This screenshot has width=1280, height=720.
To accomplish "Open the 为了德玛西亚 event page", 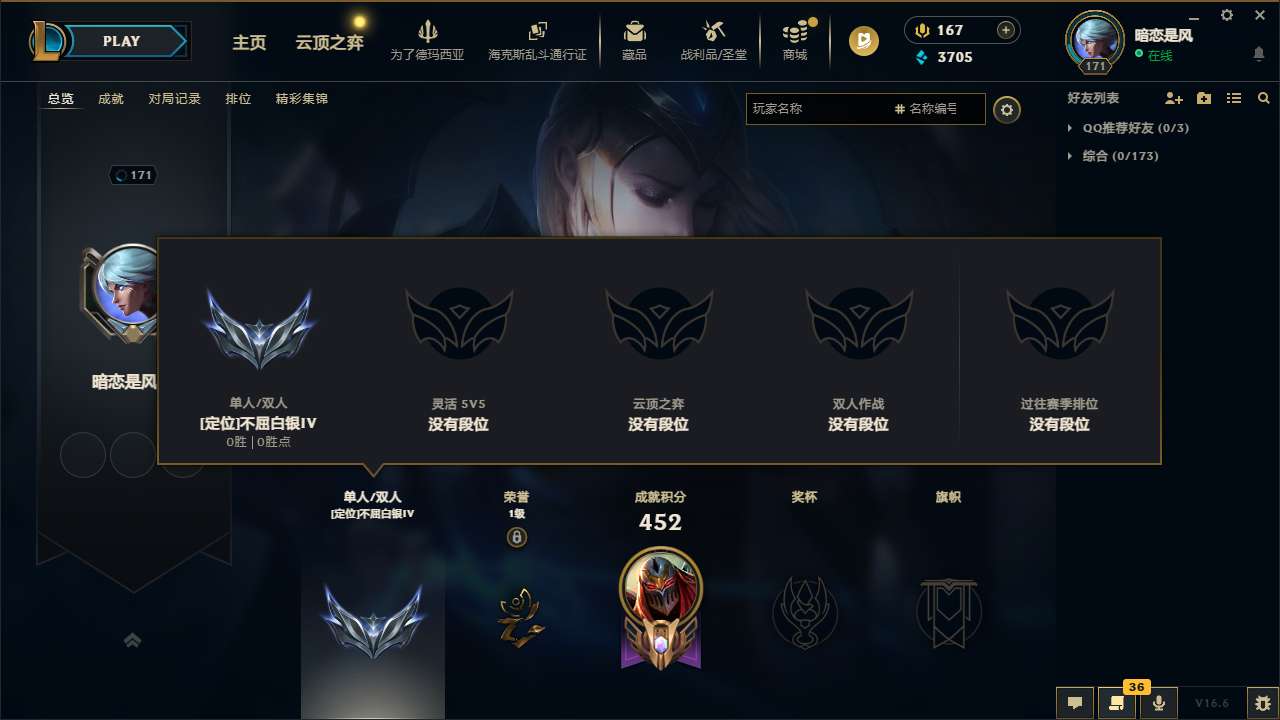I will point(428,40).
